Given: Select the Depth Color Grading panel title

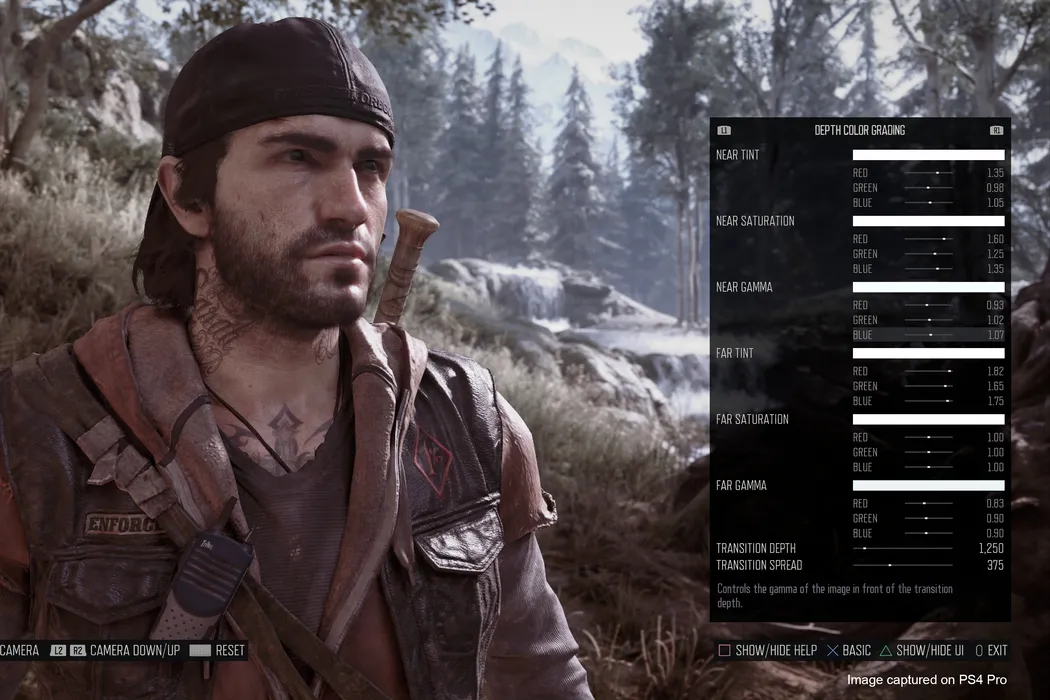Looking at the screenshot, I should click(x=860, y=130).
